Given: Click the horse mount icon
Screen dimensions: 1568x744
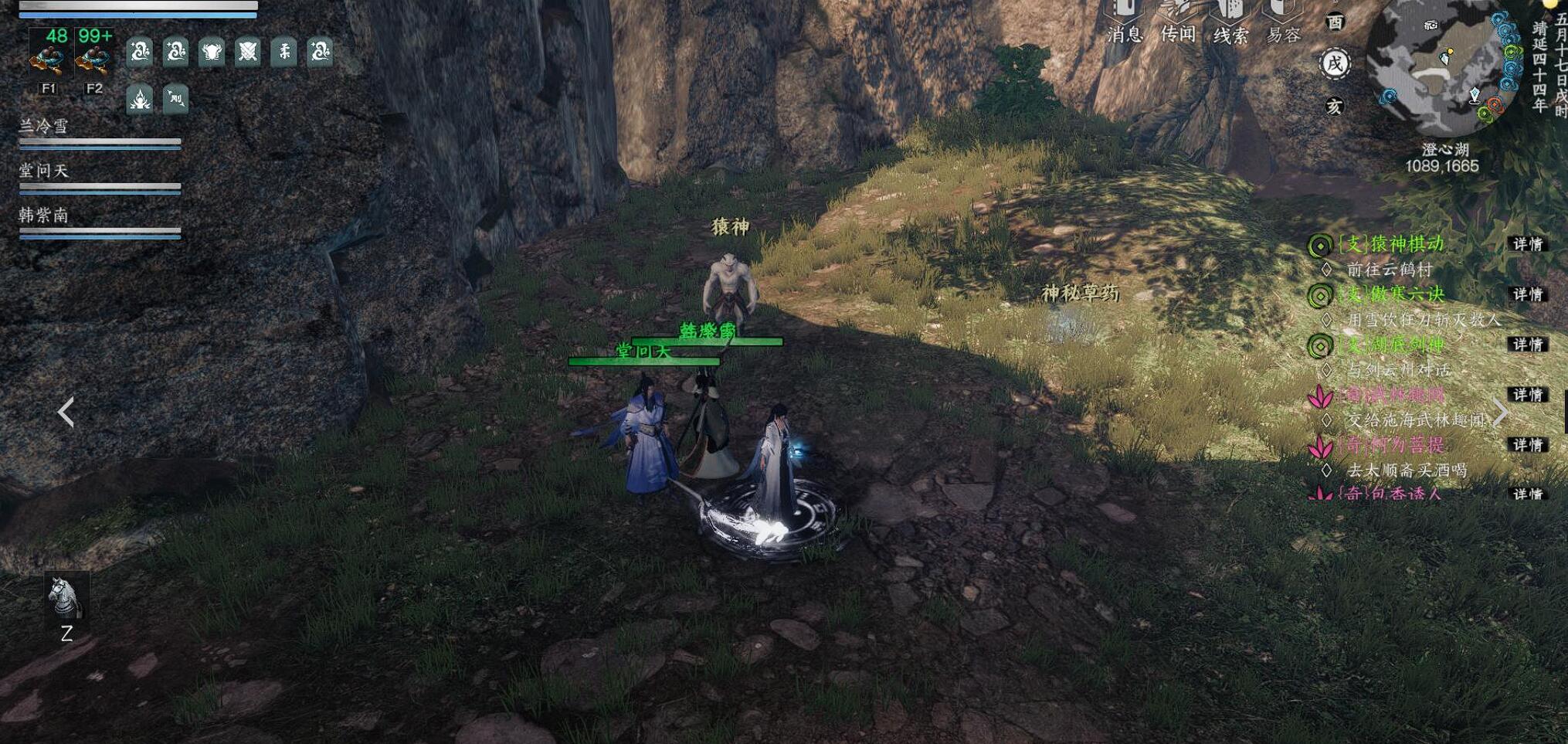Looking at the screenshot, I should [x=66, y=596].
